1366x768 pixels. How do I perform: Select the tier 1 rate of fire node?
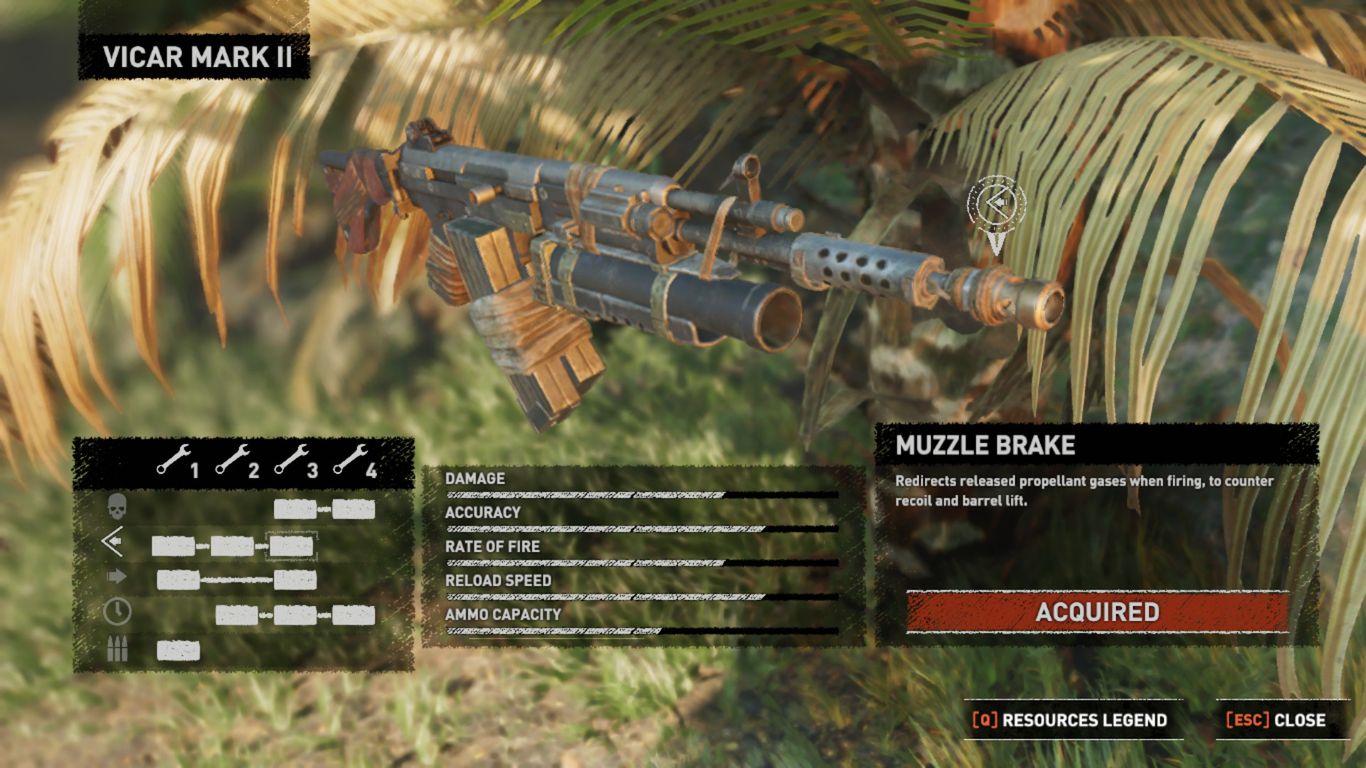[x=178, y=580]
